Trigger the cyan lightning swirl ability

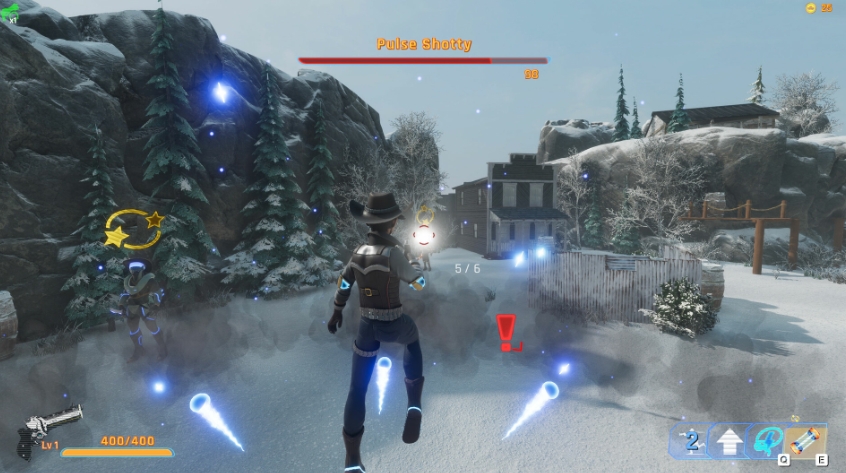[767, 441]
